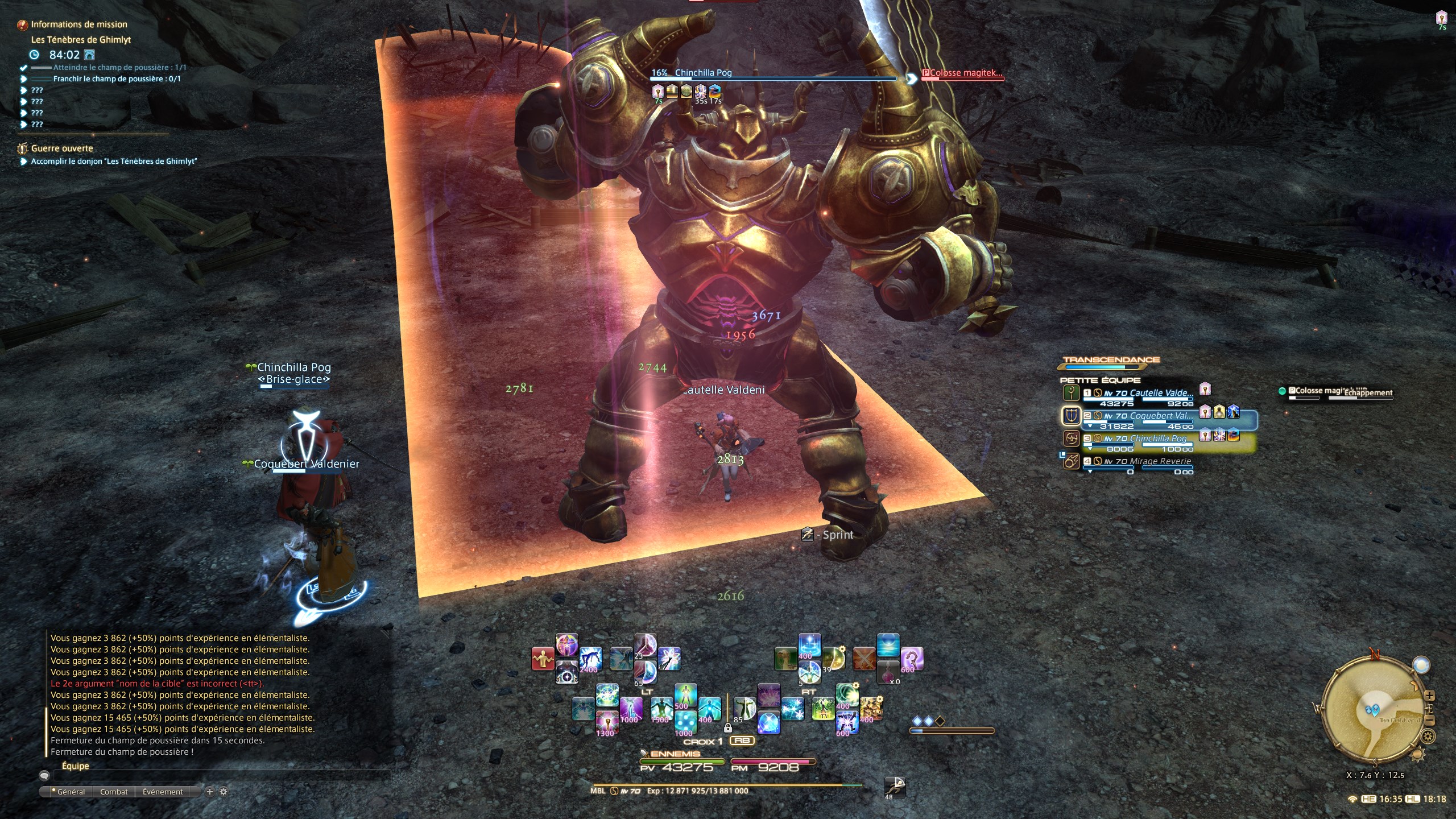
Task: Zoom out the minimap with the minus button
Action: coord(1430,721)
